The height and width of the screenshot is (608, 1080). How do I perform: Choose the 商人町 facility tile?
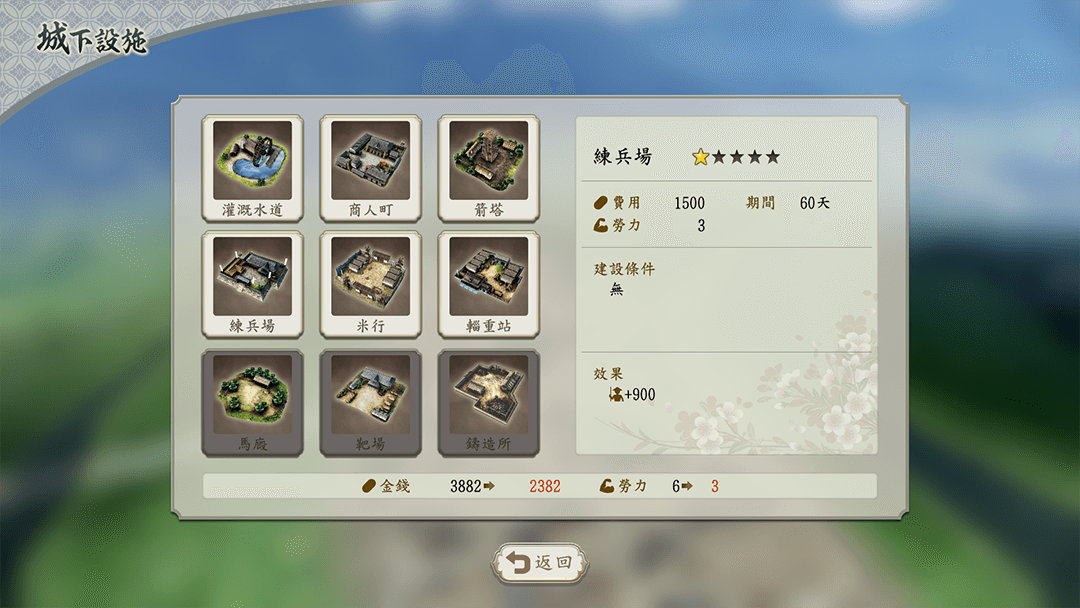point(370,167)
